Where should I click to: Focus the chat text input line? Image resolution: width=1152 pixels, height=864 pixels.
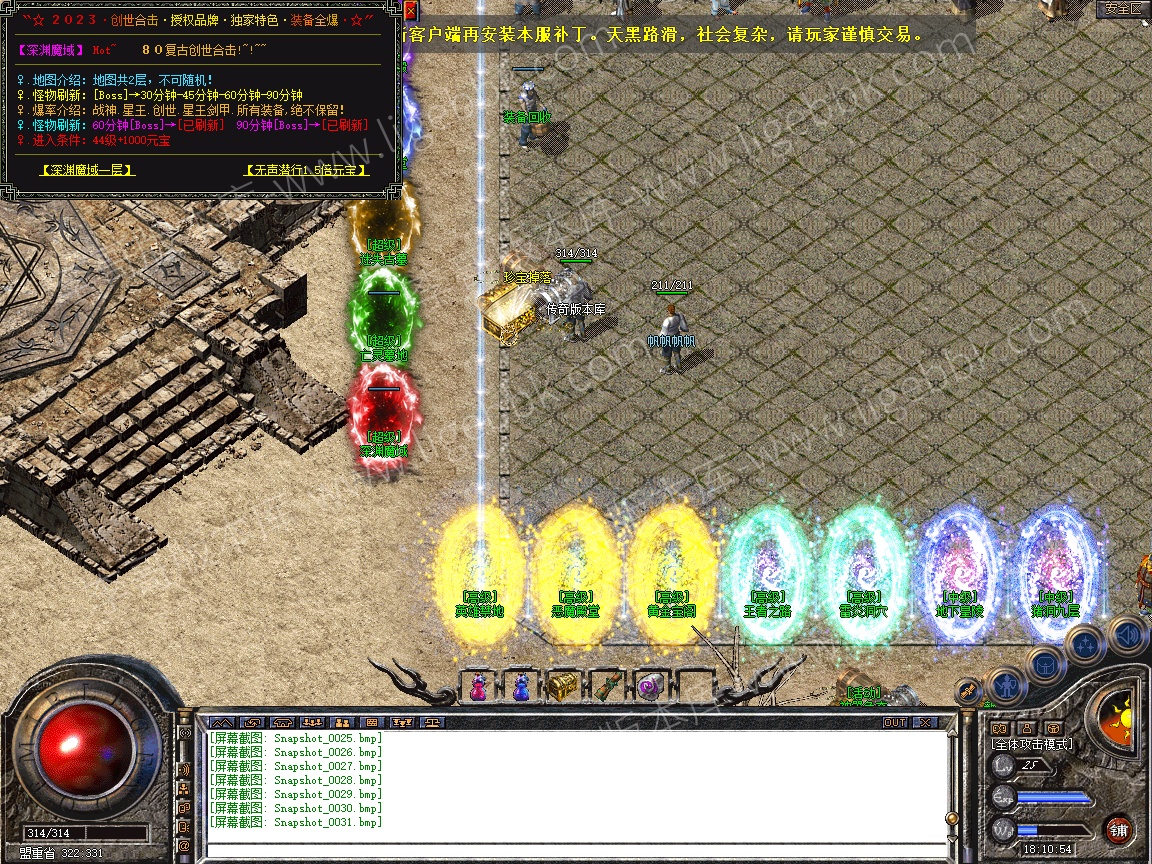tap(570, 849)
